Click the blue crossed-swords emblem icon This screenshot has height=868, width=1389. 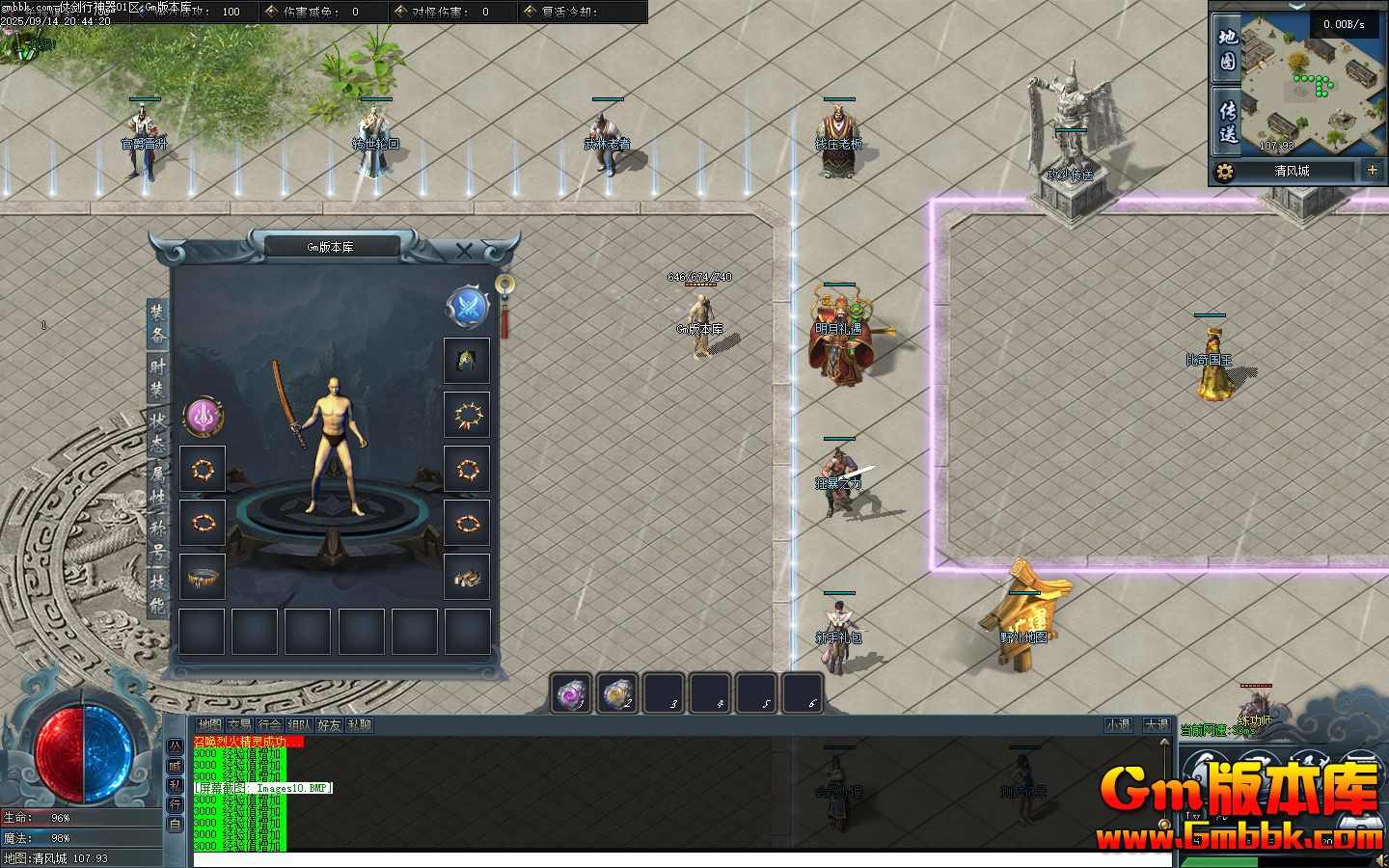click(467, 307)
